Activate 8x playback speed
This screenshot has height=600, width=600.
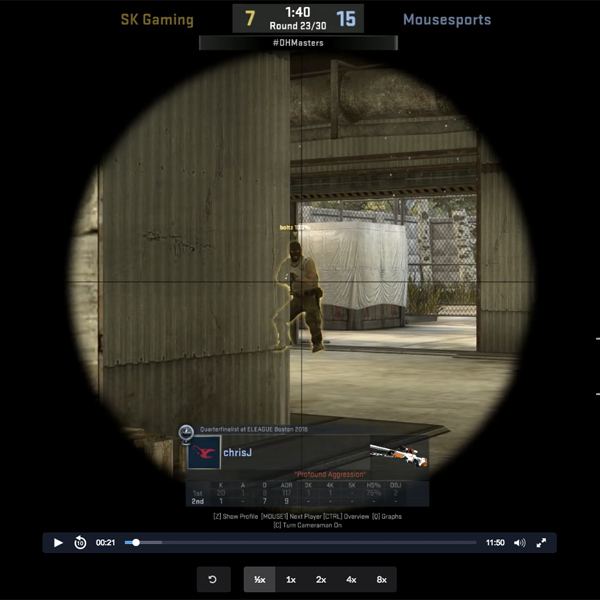[x=381, y=579]
